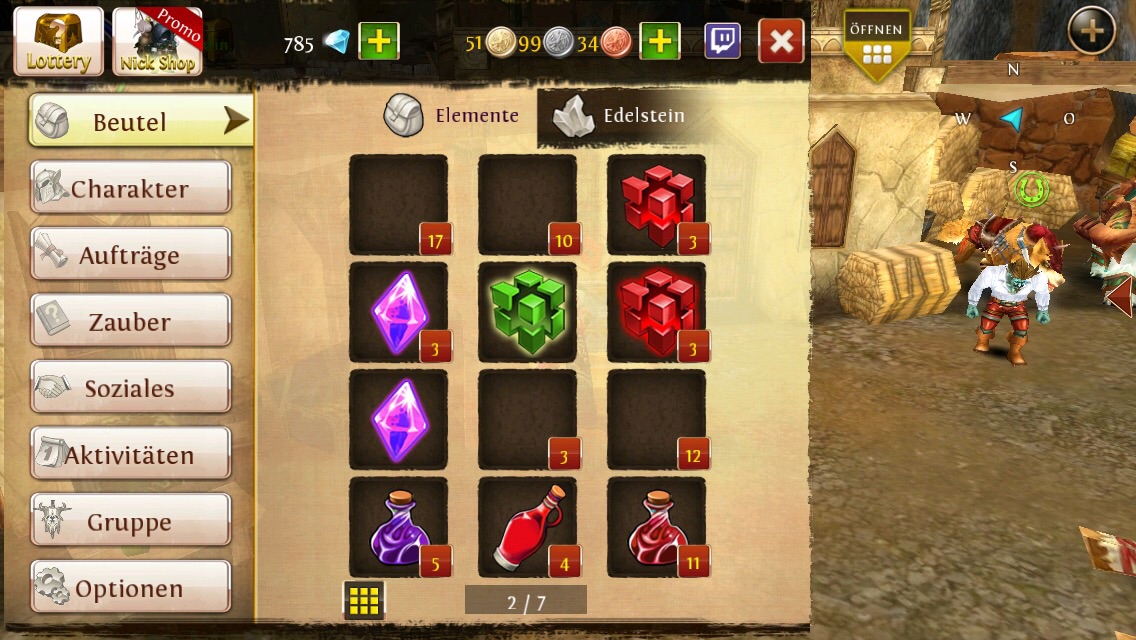Switch to the Edelstein tab
The width and height of the screenshot is (1136, 640).
[x=621, y=116]
